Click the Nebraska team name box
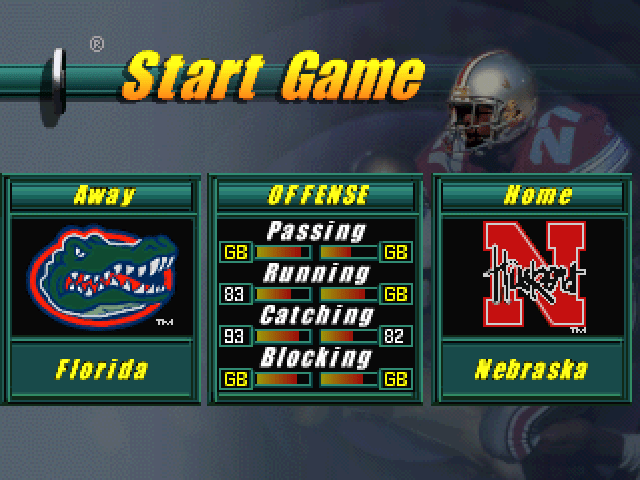The width and height of the screenshot is (640, 480). pyautogui.click(x=530, y=370)
